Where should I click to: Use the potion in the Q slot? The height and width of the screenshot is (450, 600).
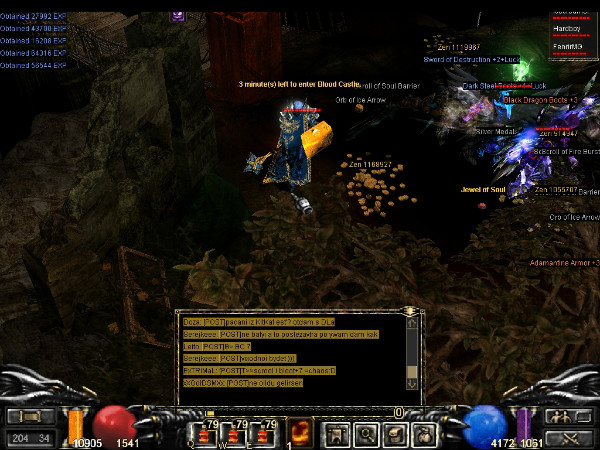[209, 431]
